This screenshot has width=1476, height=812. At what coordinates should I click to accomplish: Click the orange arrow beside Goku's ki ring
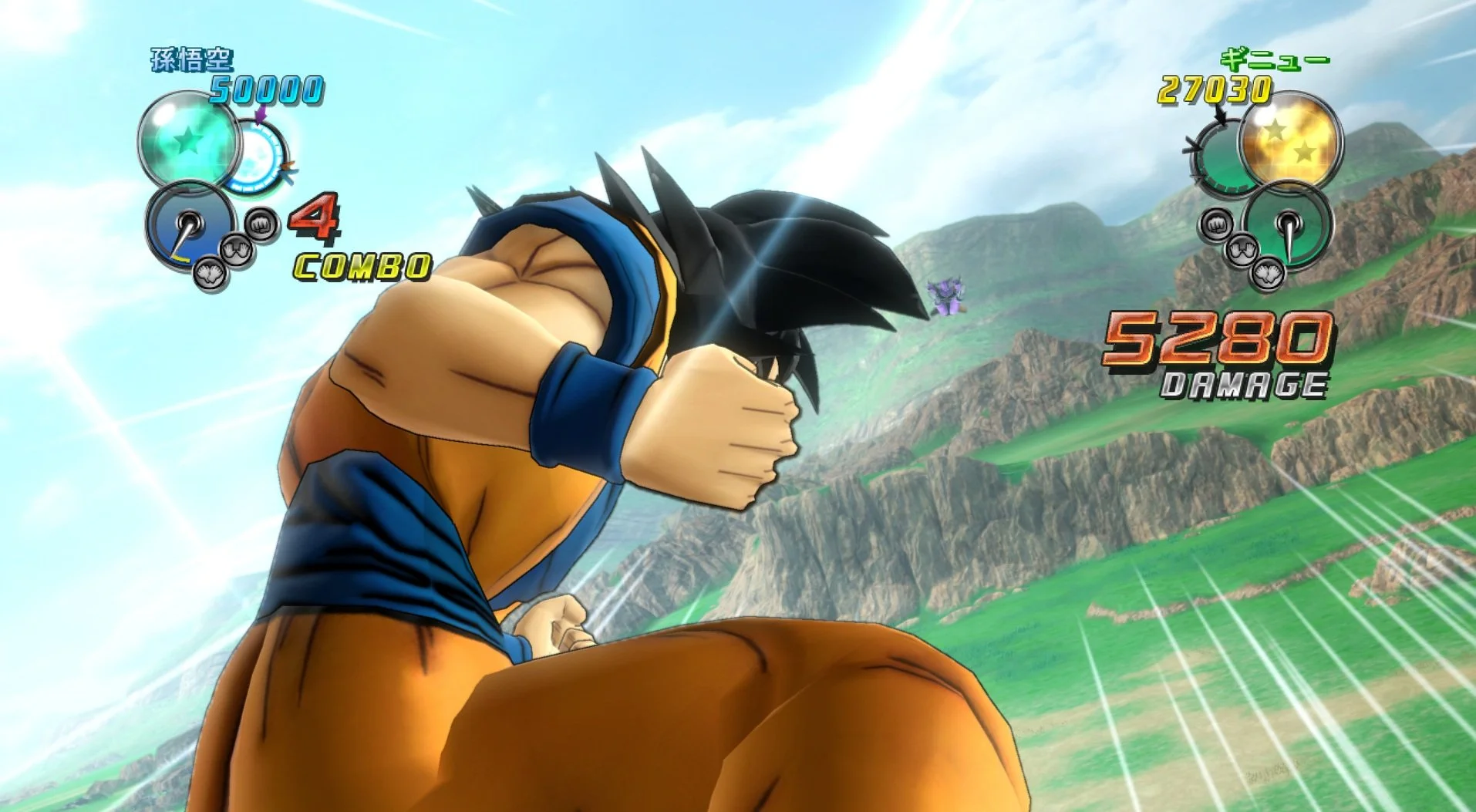click(288, 167)
